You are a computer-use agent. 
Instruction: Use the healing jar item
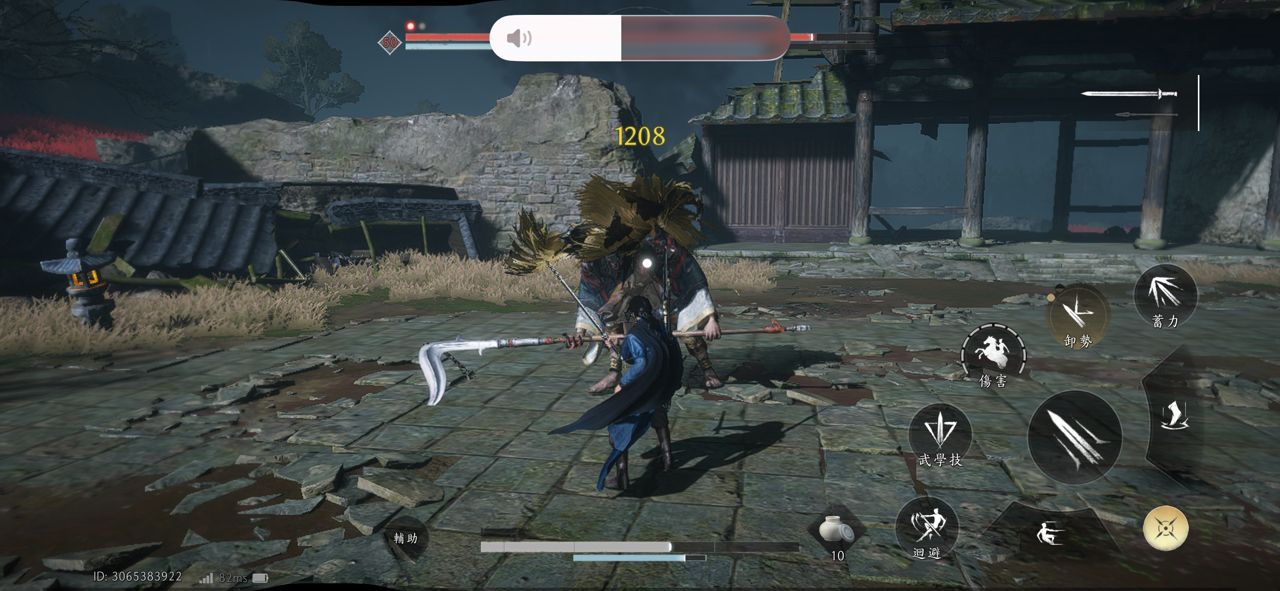point(831,531)
